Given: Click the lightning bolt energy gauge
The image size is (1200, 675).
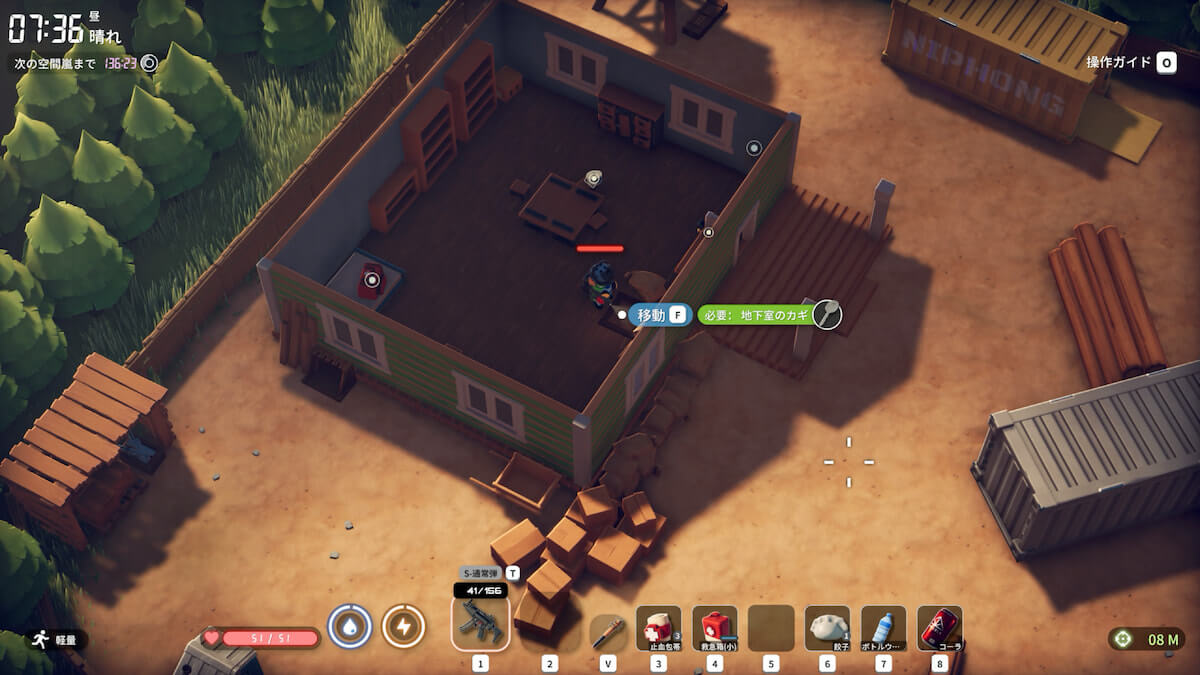Looking at the screenshot, I should [403, 627].
